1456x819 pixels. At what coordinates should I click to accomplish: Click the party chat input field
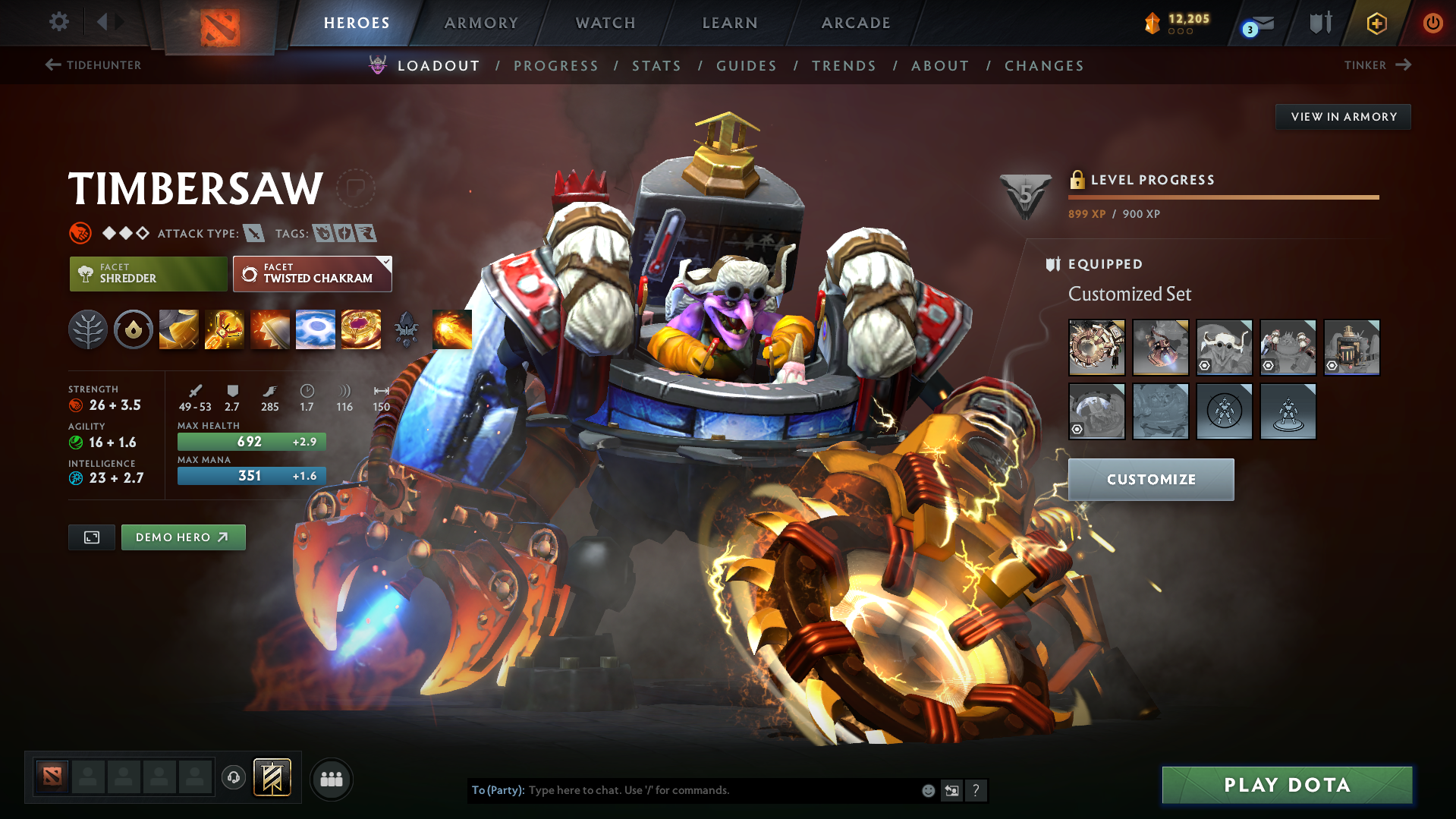(721, 790)
